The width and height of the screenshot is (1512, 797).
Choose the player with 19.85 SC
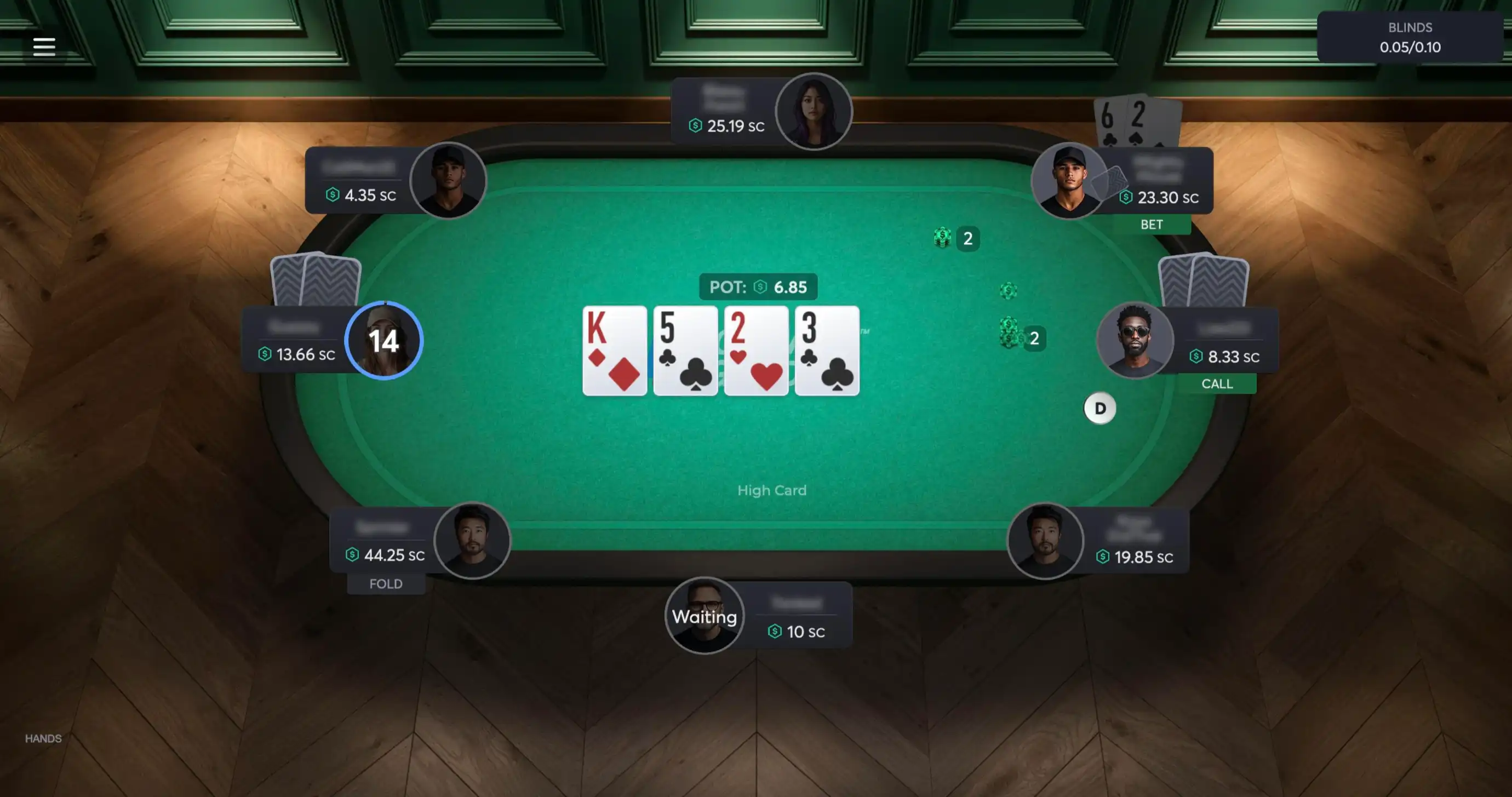(x=1045, y=541)
